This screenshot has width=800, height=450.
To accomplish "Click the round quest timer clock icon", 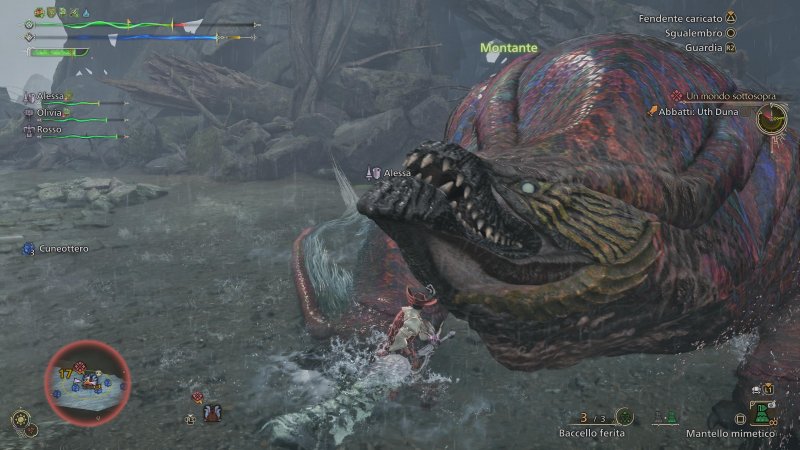I will [x=771, y=119].
